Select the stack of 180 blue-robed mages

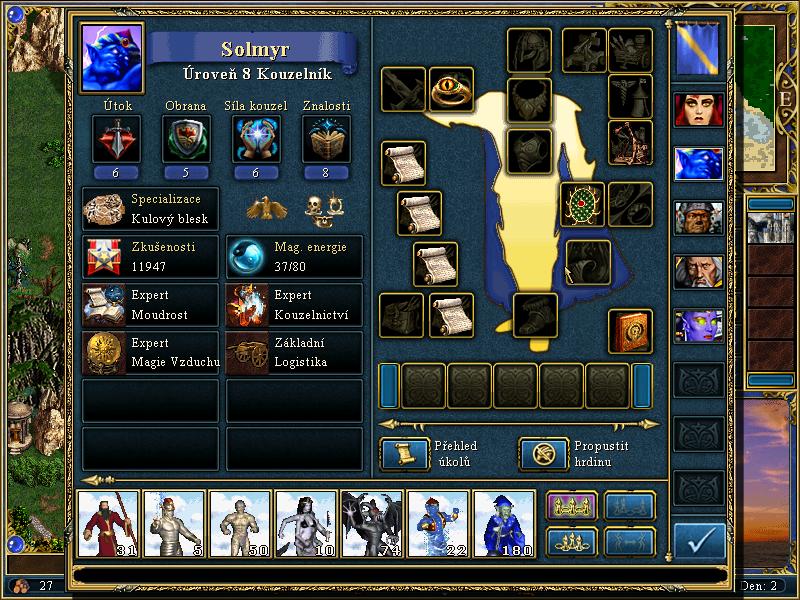pos(504,522)
